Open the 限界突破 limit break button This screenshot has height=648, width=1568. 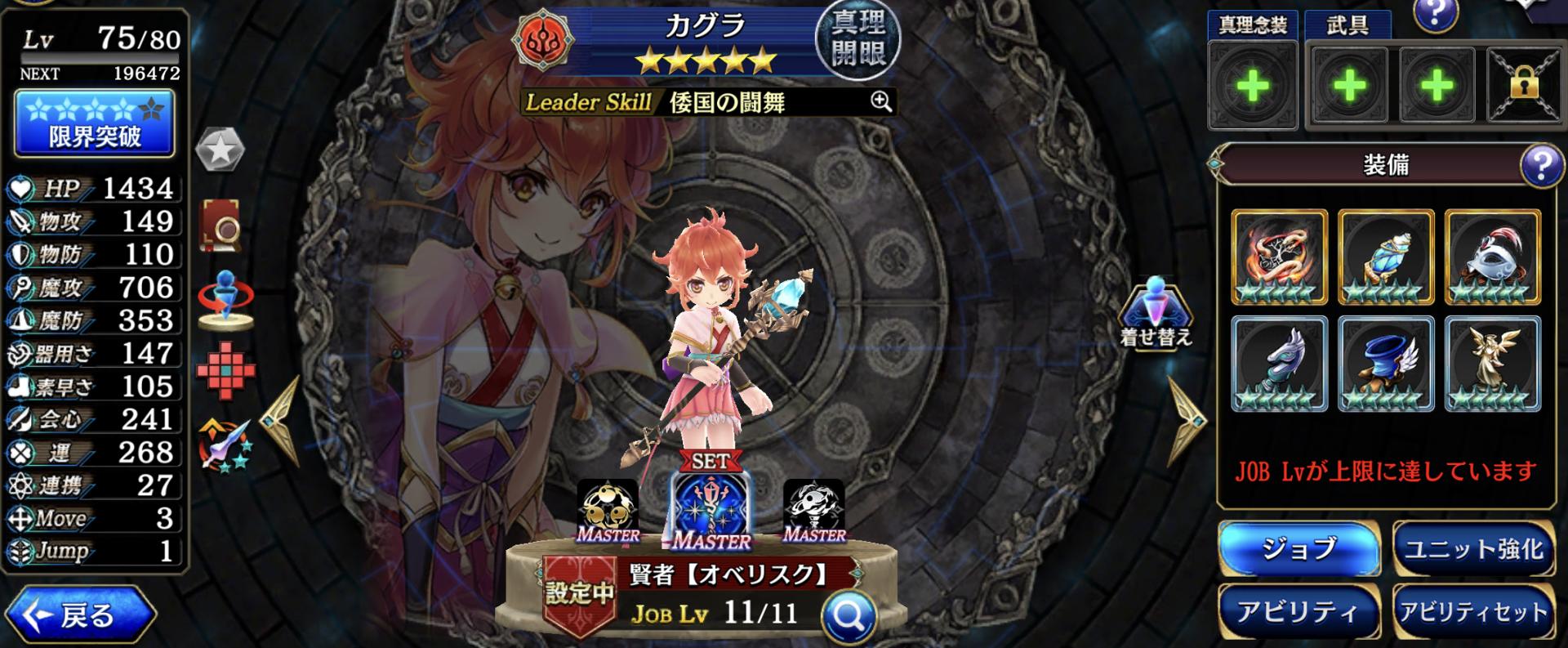tap(94, 123)
